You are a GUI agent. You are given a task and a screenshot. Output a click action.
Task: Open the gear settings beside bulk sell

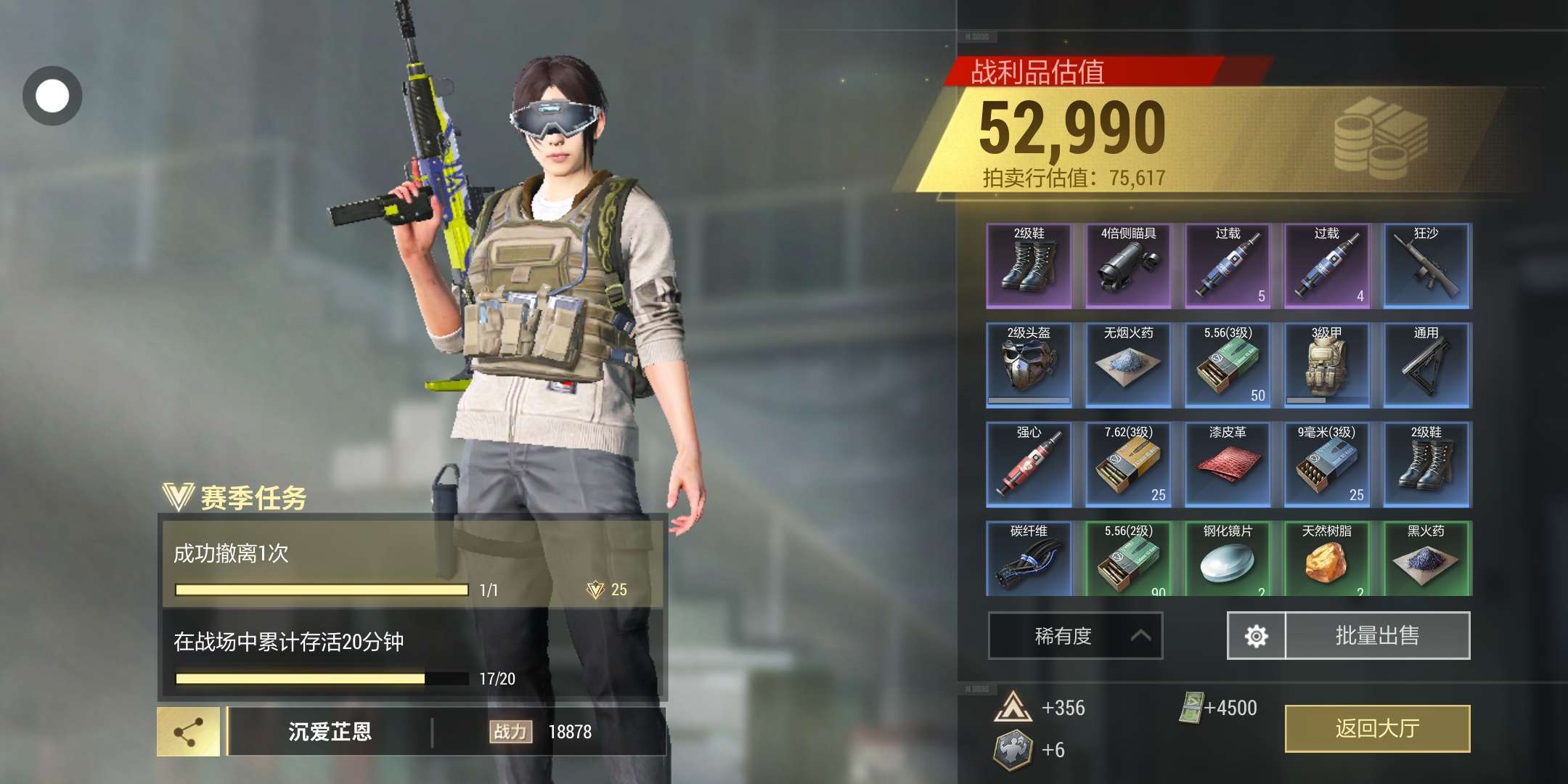[x=1256, y=636]
